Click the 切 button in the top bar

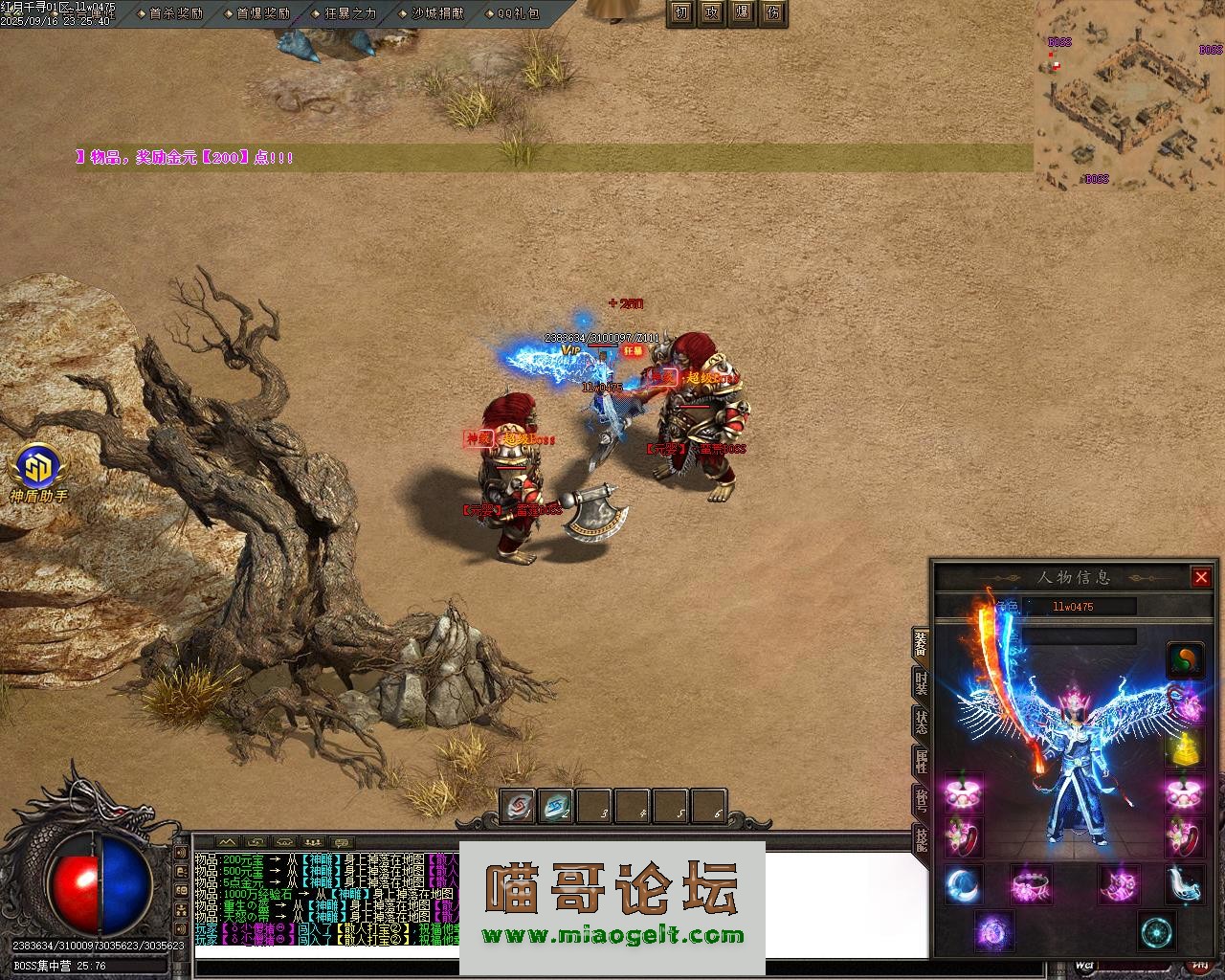(681, 12)
